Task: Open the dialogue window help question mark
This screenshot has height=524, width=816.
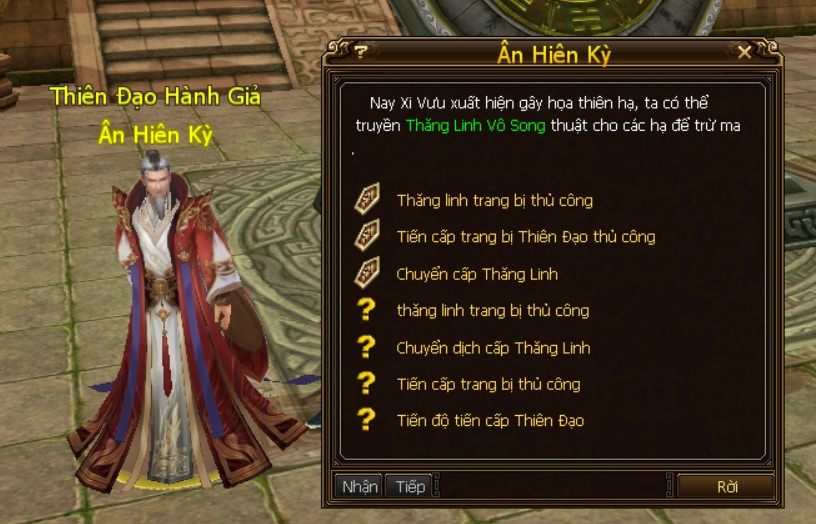Action: click(x=361, y=52)
